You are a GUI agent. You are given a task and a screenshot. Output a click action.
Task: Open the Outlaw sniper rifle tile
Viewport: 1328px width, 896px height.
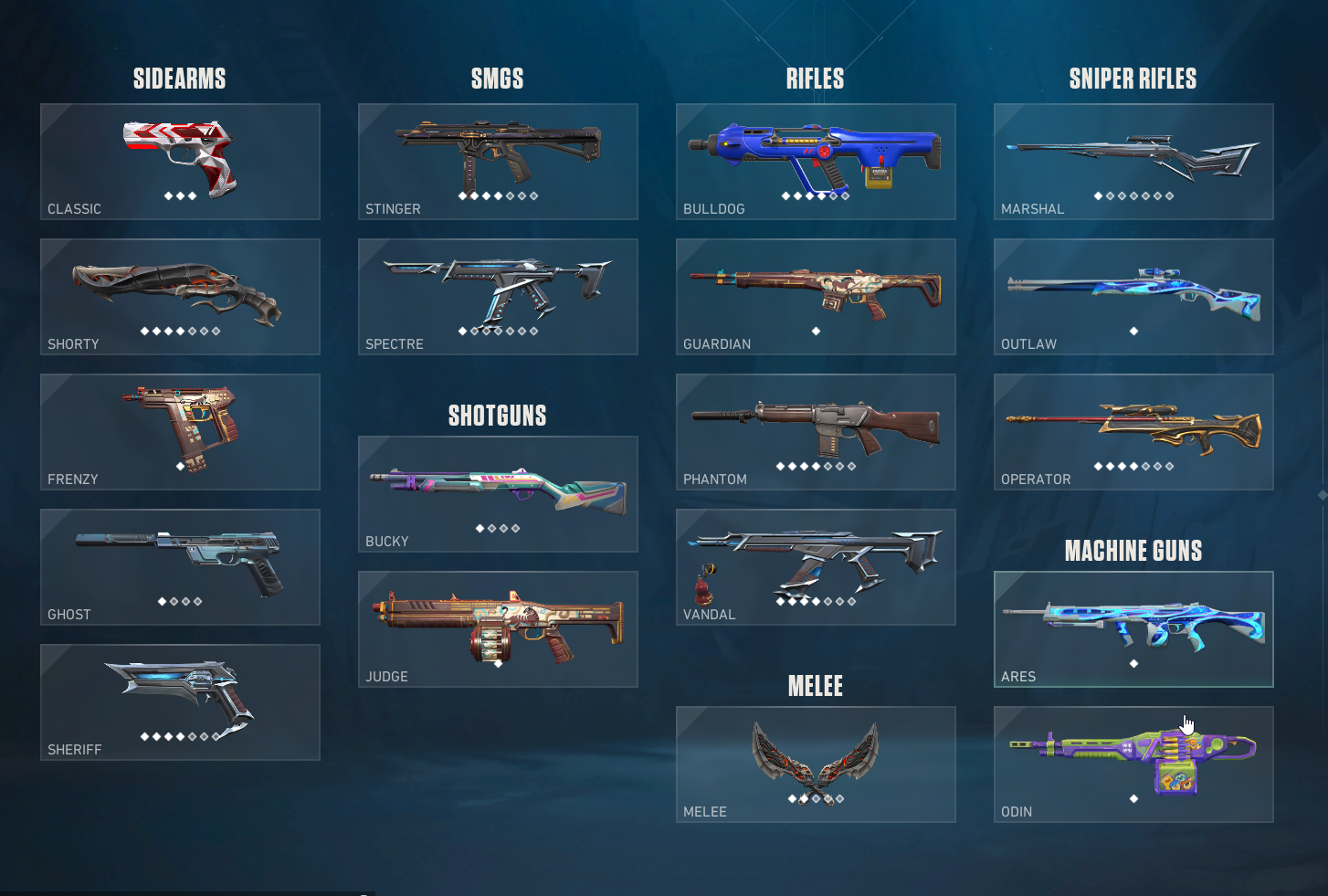point(1133,297)
